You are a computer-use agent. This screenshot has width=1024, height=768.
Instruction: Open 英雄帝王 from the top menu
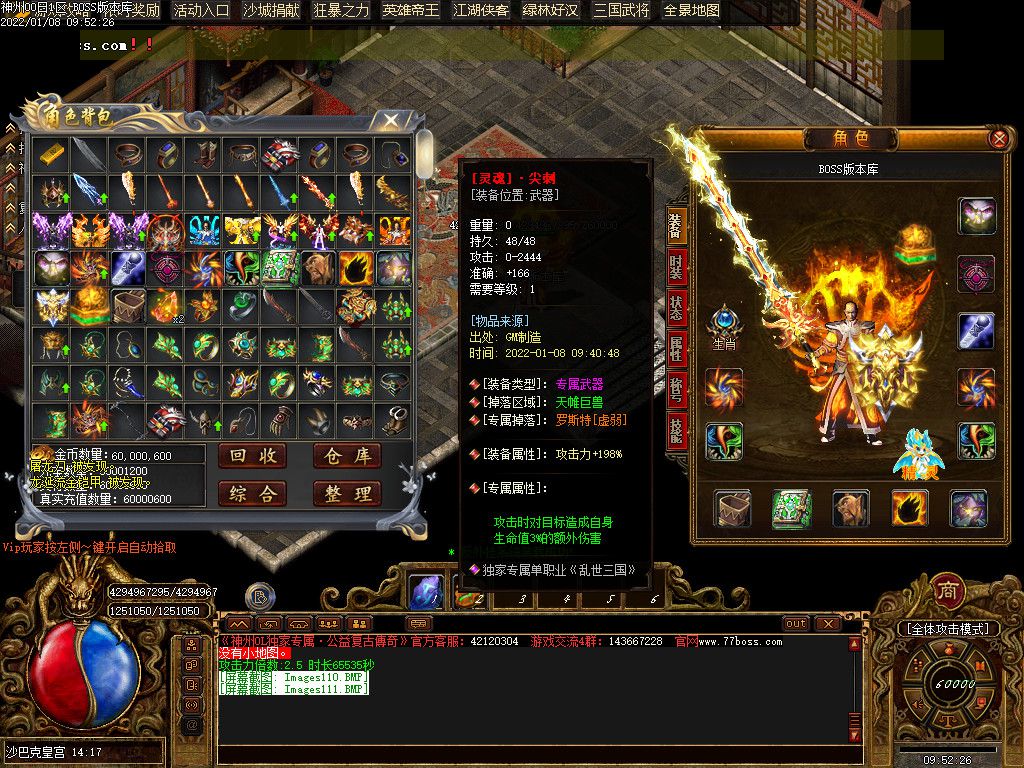[411, 11]
